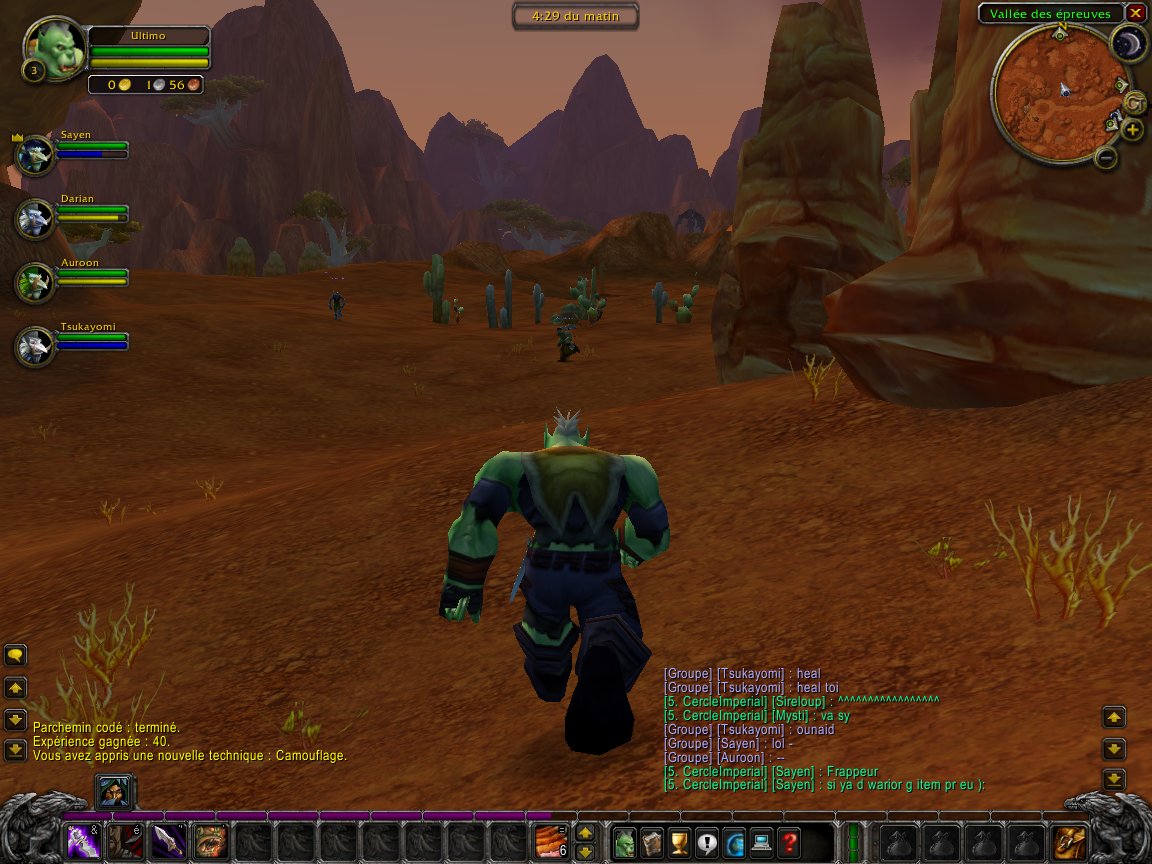This screenshot has height=864, width=1152.
Task: Open the backpack in the bottom-right corner
Action: pyautogui.click(x=1069, y=842)
